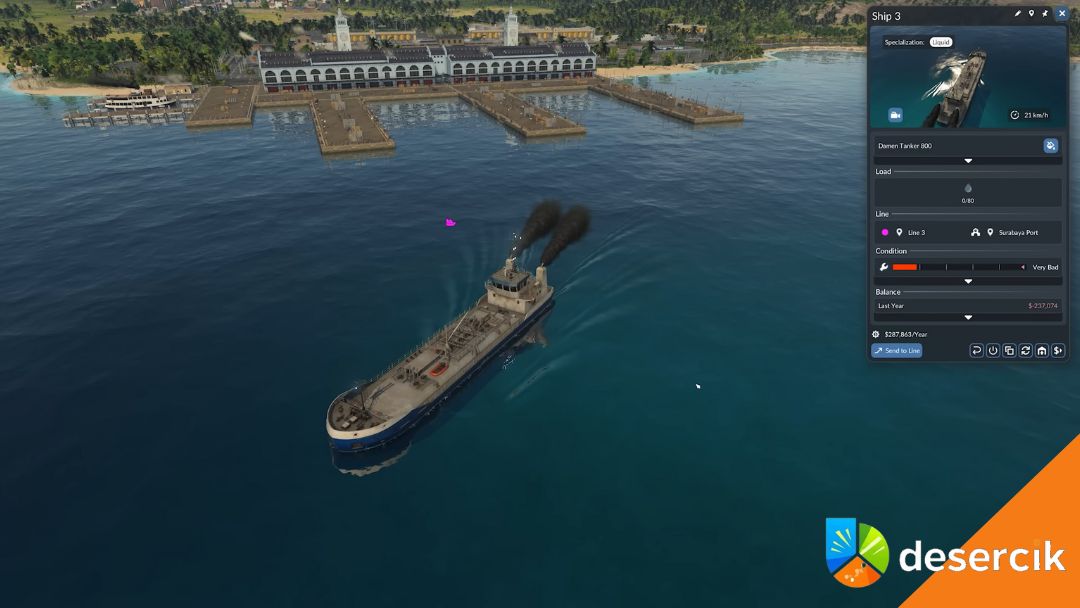This screenshot has width=1080, height=608.
Task: Expand the Balance details
Action: click(x=967, y=317)
